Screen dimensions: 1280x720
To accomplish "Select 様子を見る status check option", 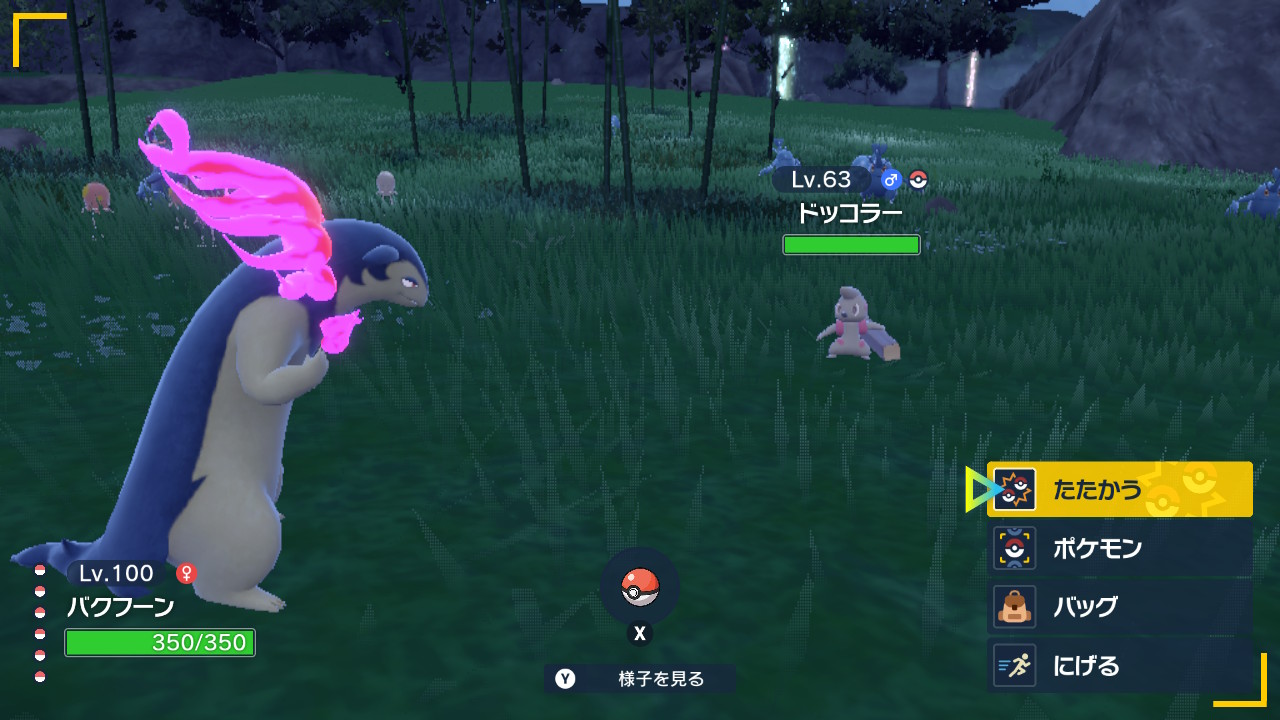I will click(x=640, y=679).
